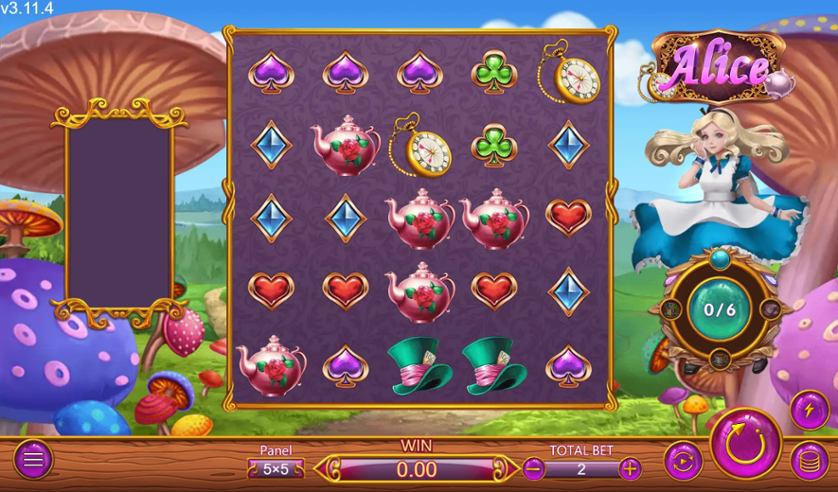This screenshot has width=838, height=492.
Task: Toggle the lightning bolt turbo mode
Action: pyautogui.click(x=807, y=410)
